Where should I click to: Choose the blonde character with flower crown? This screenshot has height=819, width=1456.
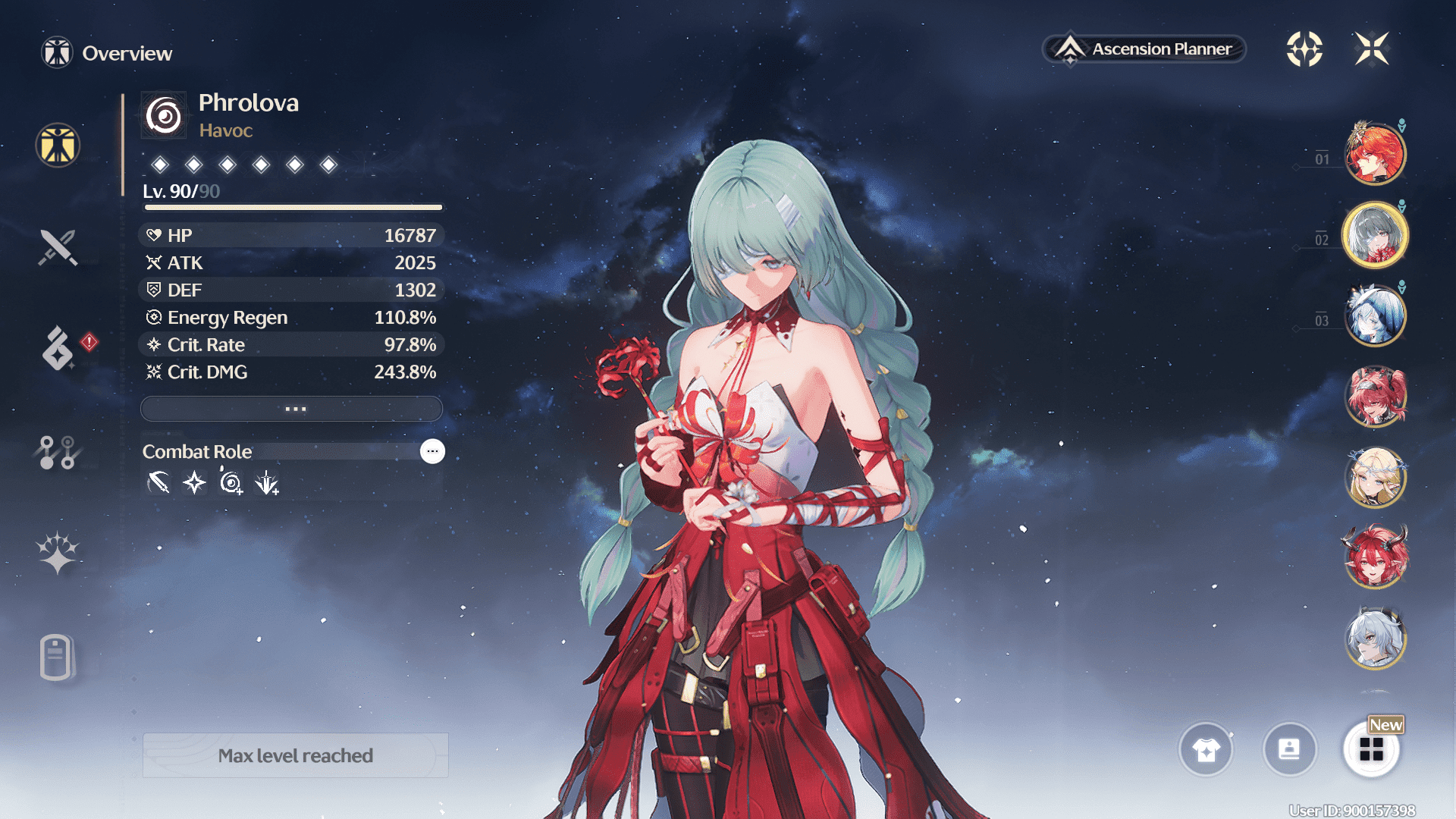click(x=1374, y=478)
